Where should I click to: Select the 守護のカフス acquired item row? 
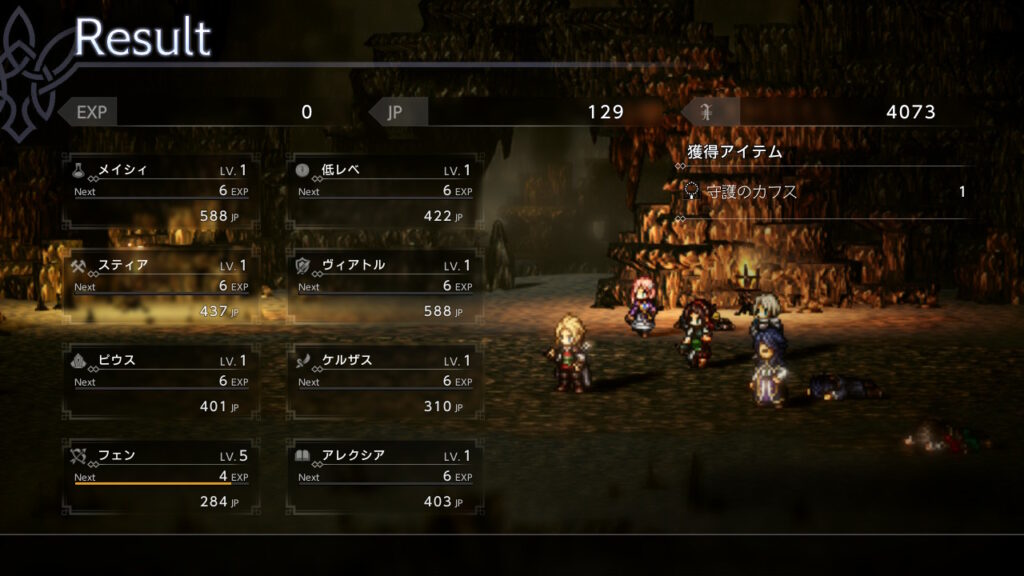[825, 192]
